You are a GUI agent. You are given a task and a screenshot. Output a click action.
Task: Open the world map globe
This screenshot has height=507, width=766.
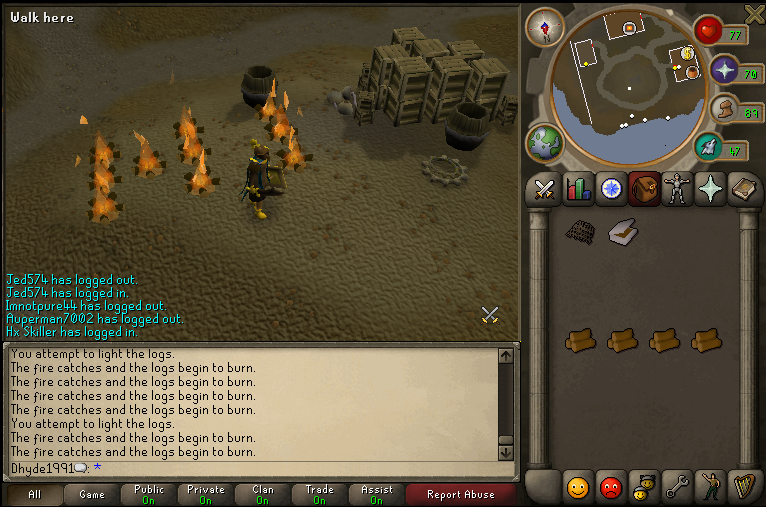tap(545, 142)
